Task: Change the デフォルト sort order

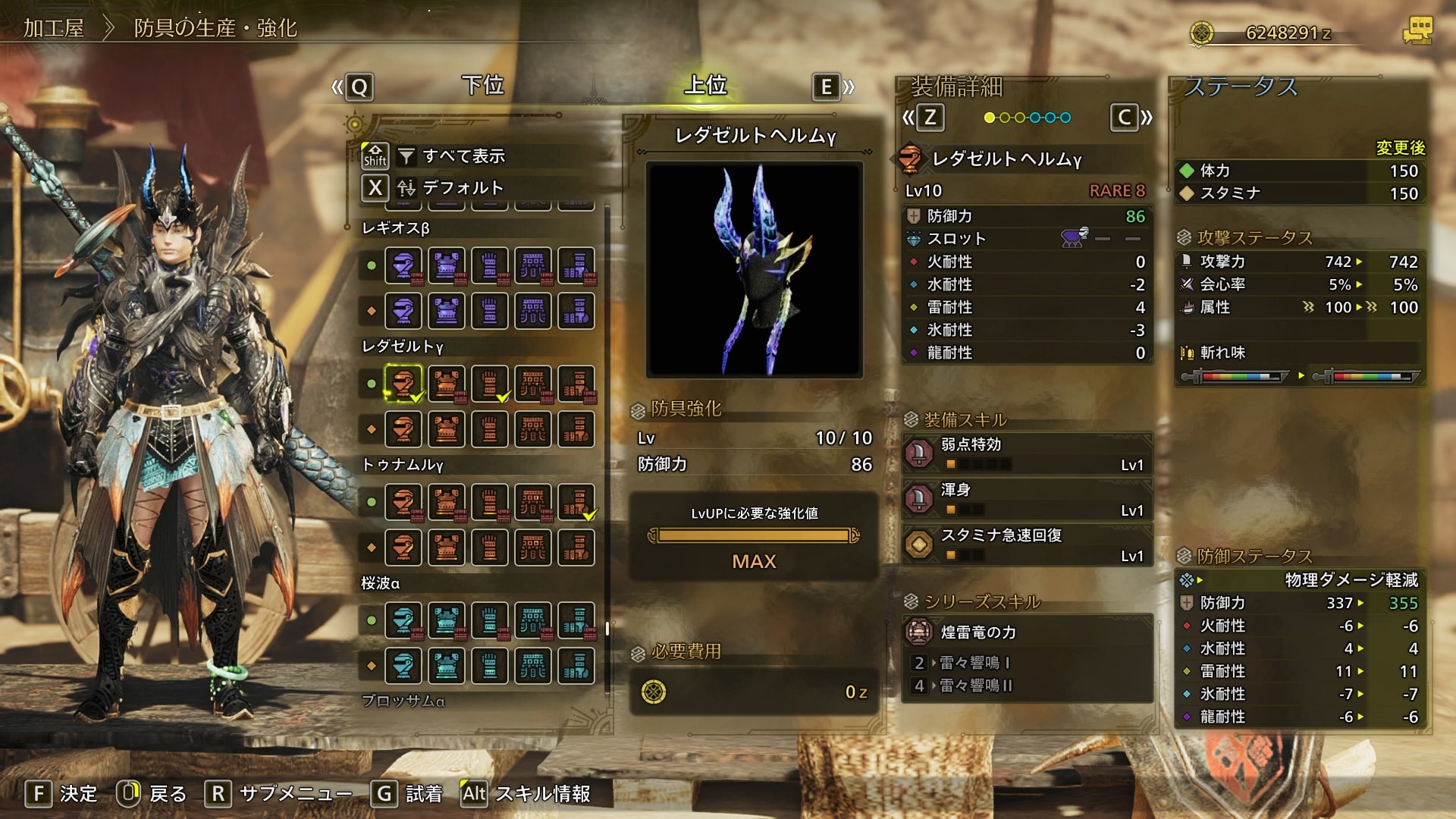Action: pyautogui.click(x=463, y=187)
